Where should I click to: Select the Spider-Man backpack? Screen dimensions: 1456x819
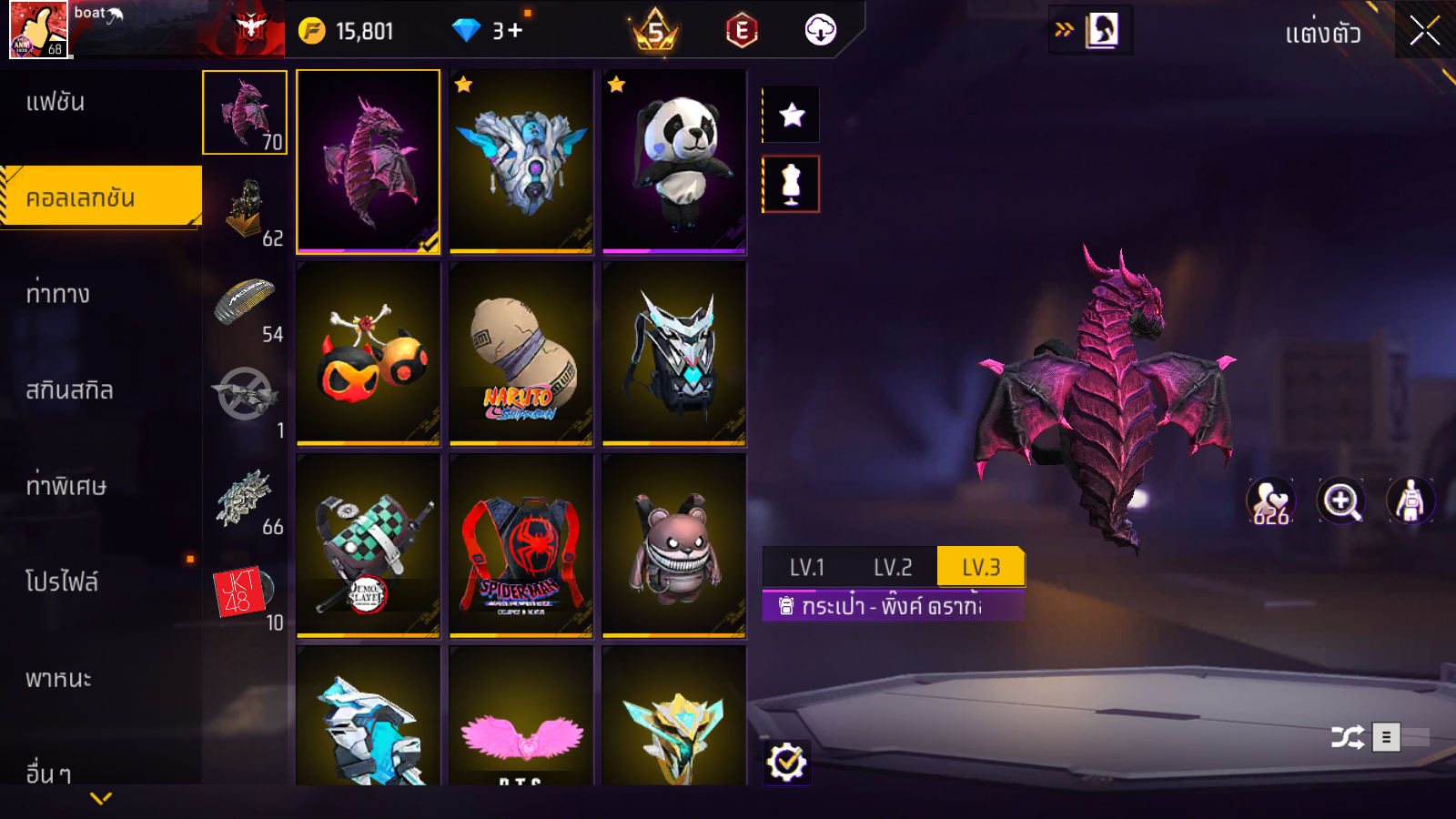coord(521,546)
